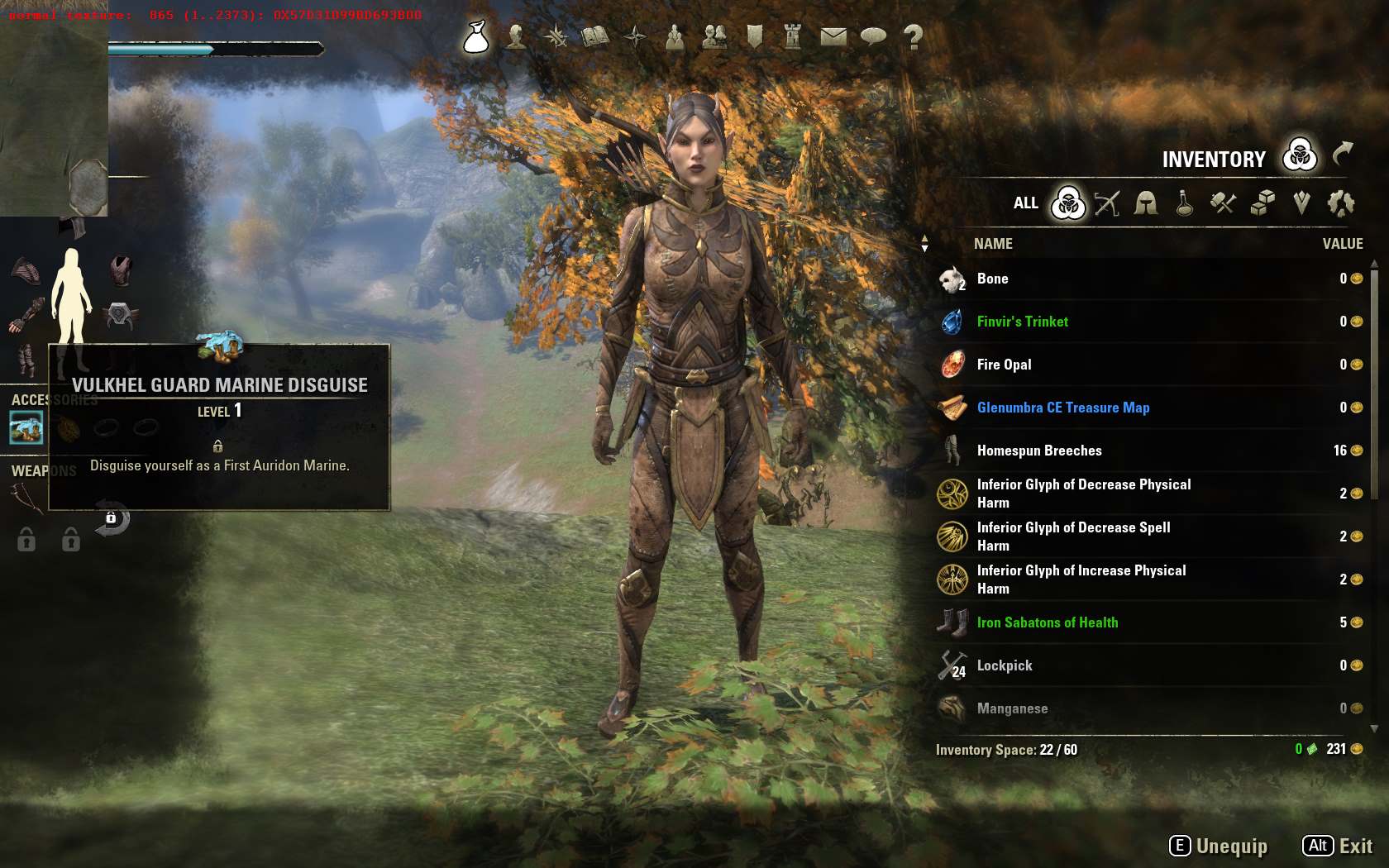Sort the inventory by the Value column
The image size is (1389, 868).
click(1342, 244)
